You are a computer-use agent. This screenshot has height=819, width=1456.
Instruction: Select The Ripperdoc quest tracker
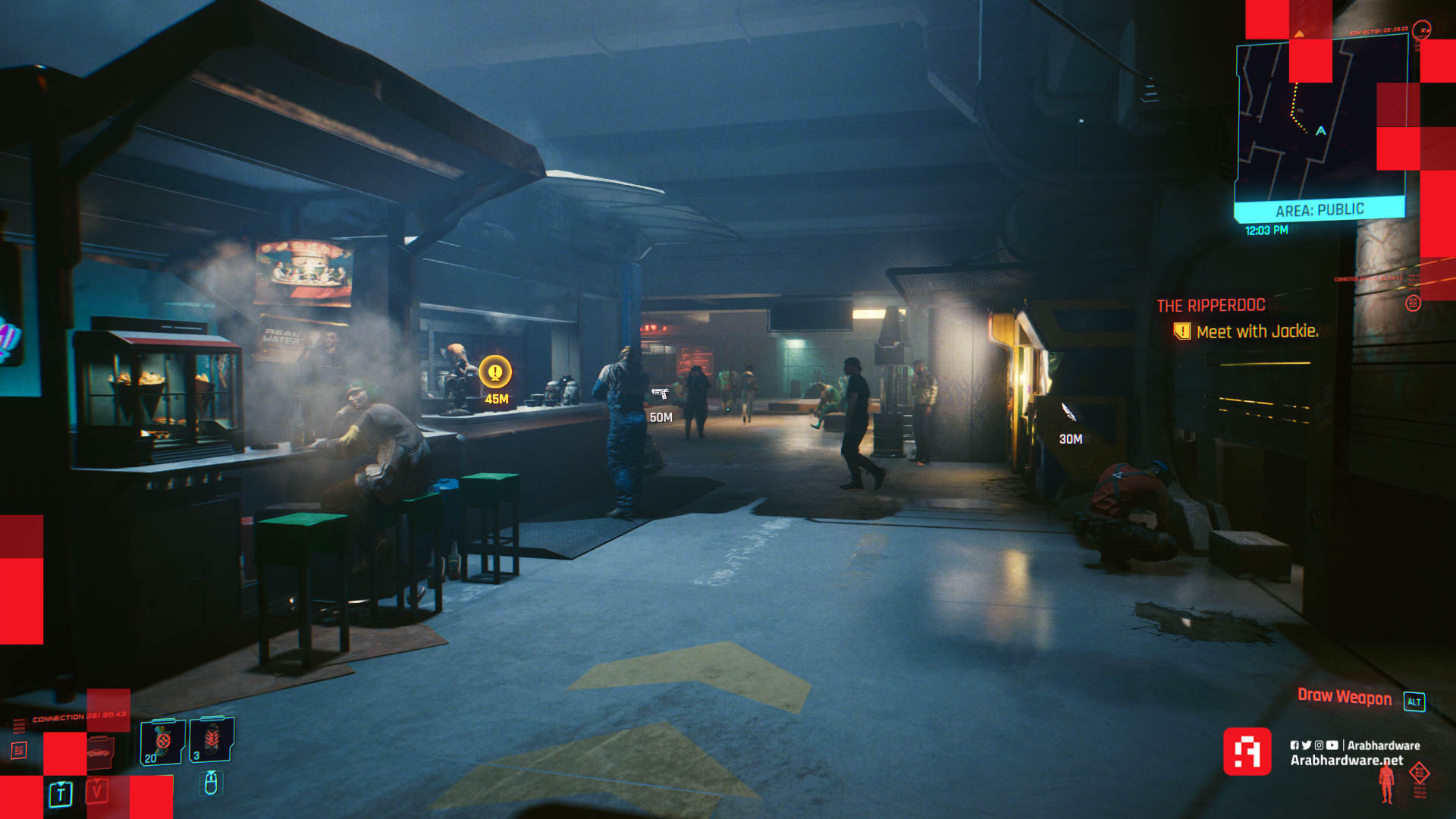(1211, 306)
